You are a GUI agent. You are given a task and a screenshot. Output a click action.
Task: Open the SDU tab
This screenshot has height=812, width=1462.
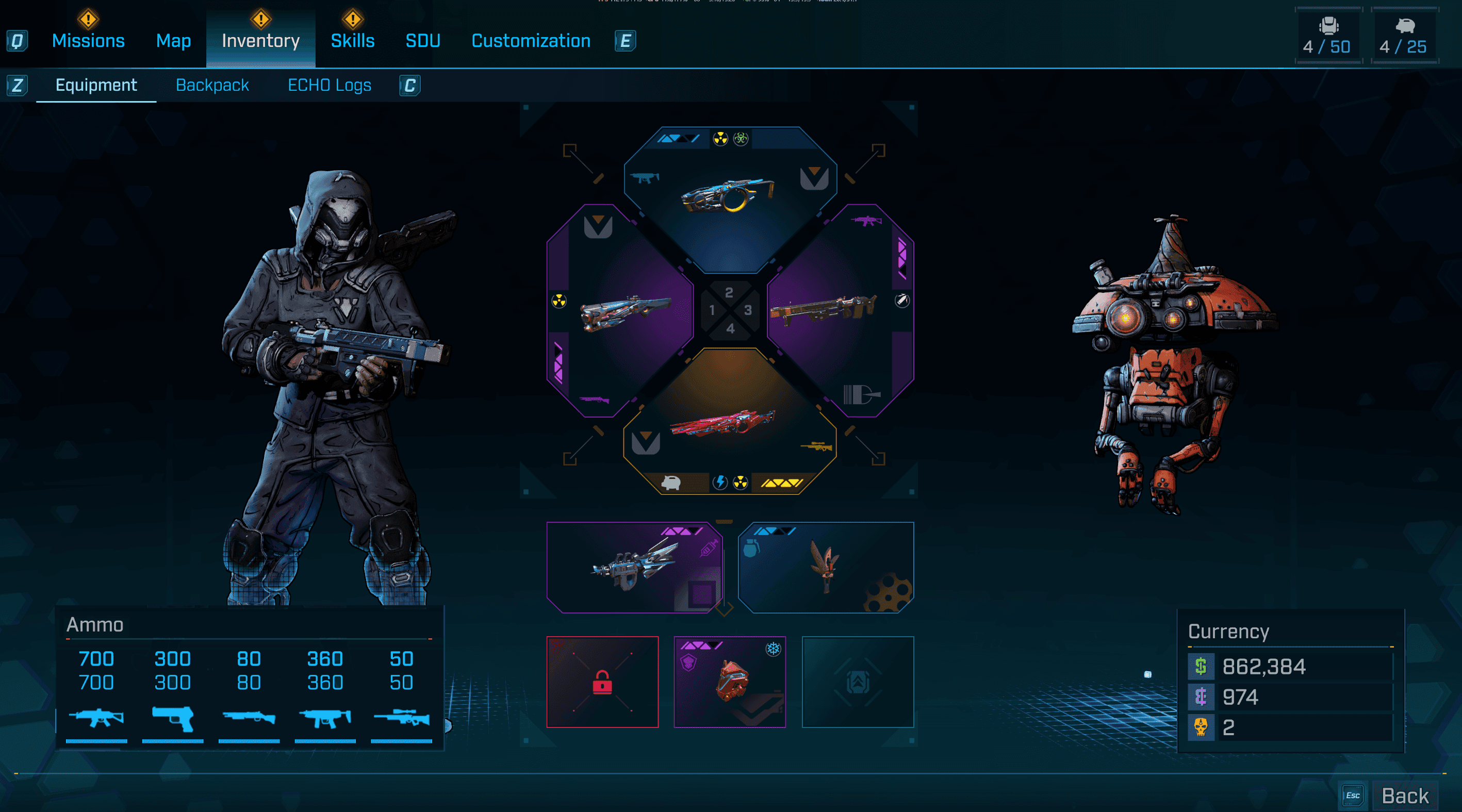coord(423,40)
